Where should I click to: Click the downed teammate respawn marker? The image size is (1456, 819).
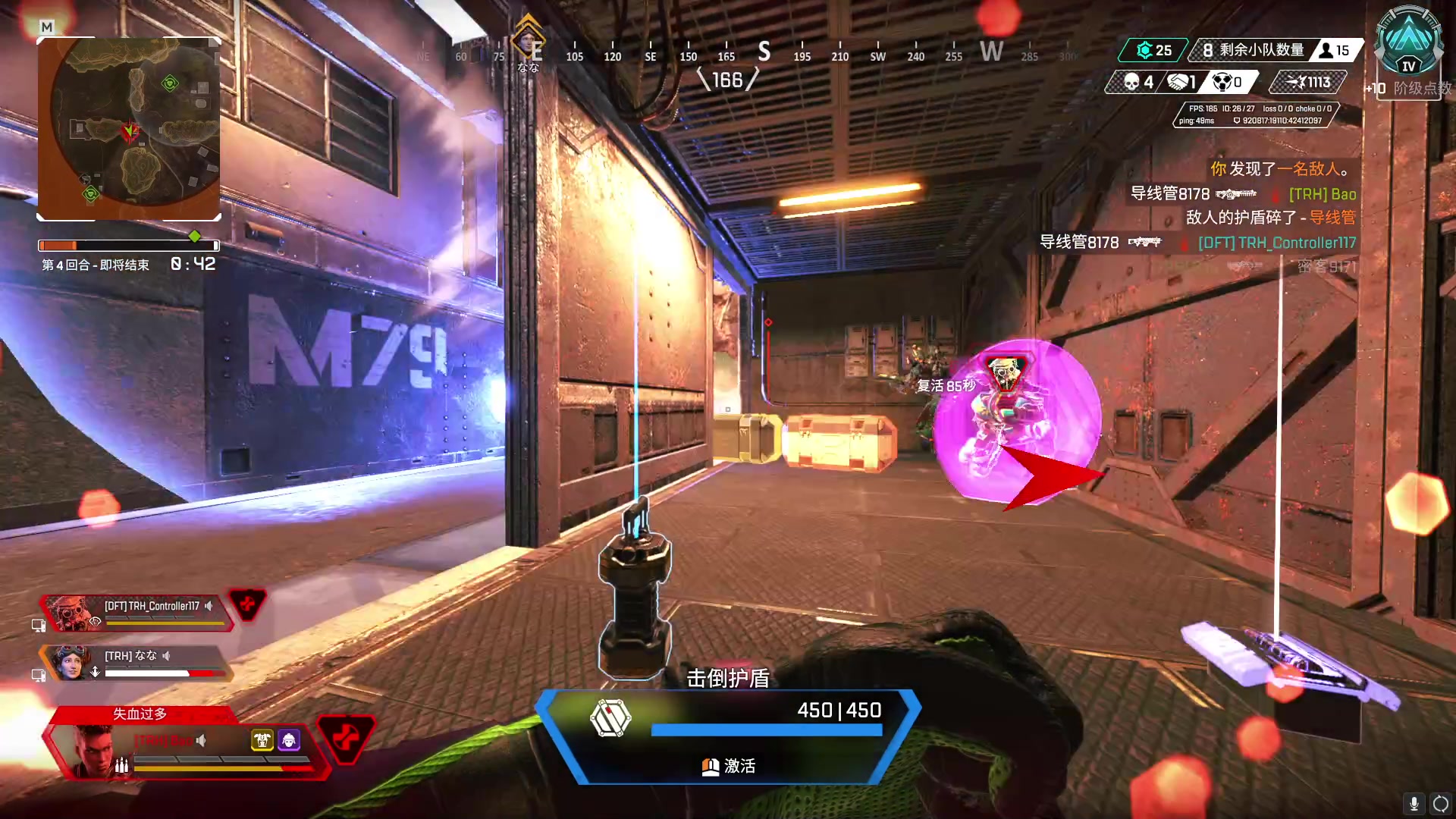click(x=1006, y=373)
